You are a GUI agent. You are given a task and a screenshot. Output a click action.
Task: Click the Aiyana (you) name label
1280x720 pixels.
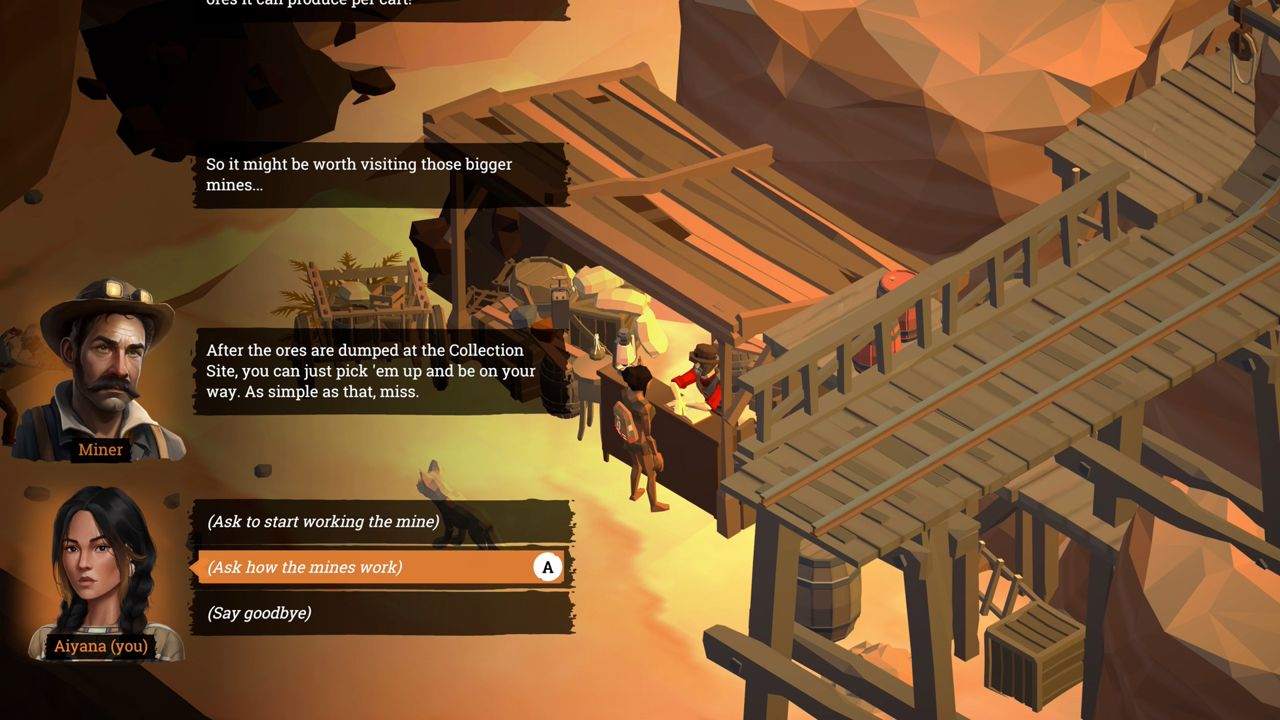click(100, 646)
